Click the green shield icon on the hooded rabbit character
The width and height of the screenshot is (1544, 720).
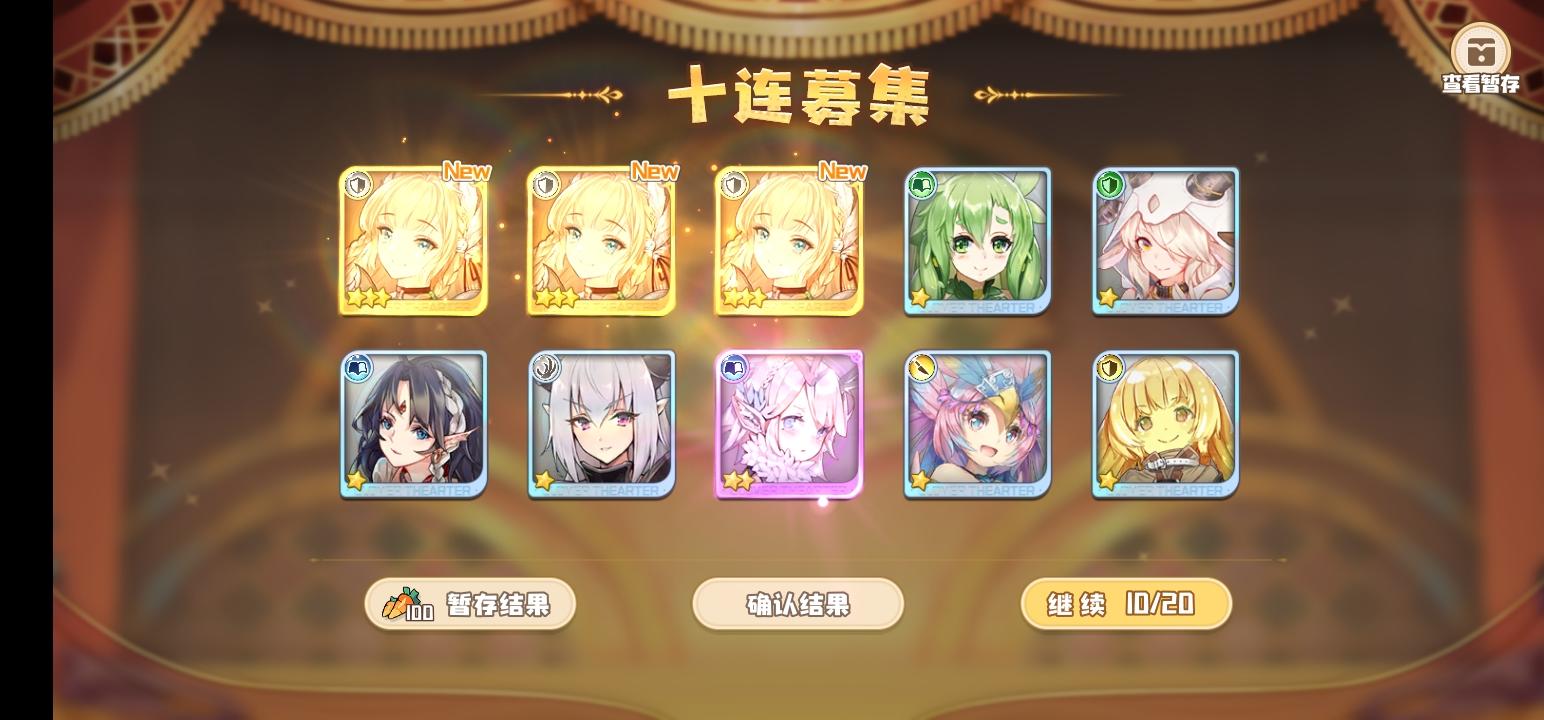point(1110,183)
